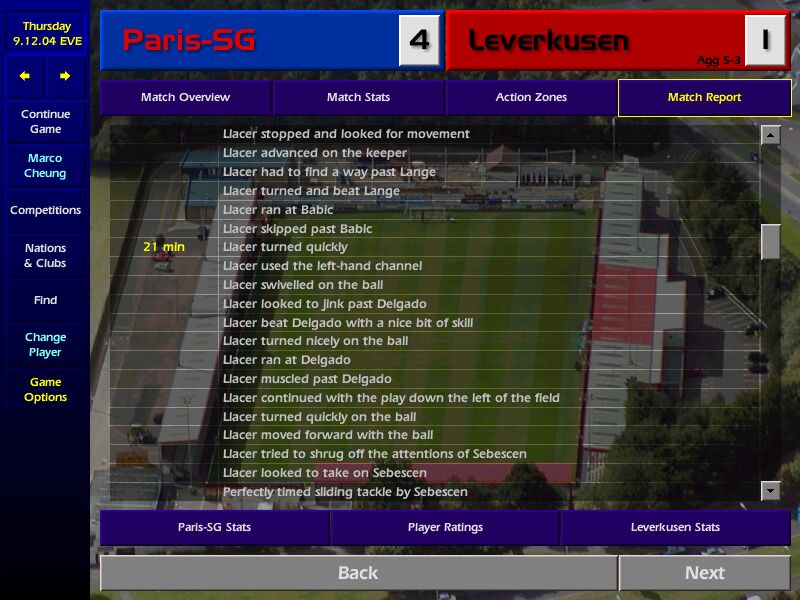800x600 pixels.
Task: Choose Change Player in the sidebar
Action: click(45, 345)
